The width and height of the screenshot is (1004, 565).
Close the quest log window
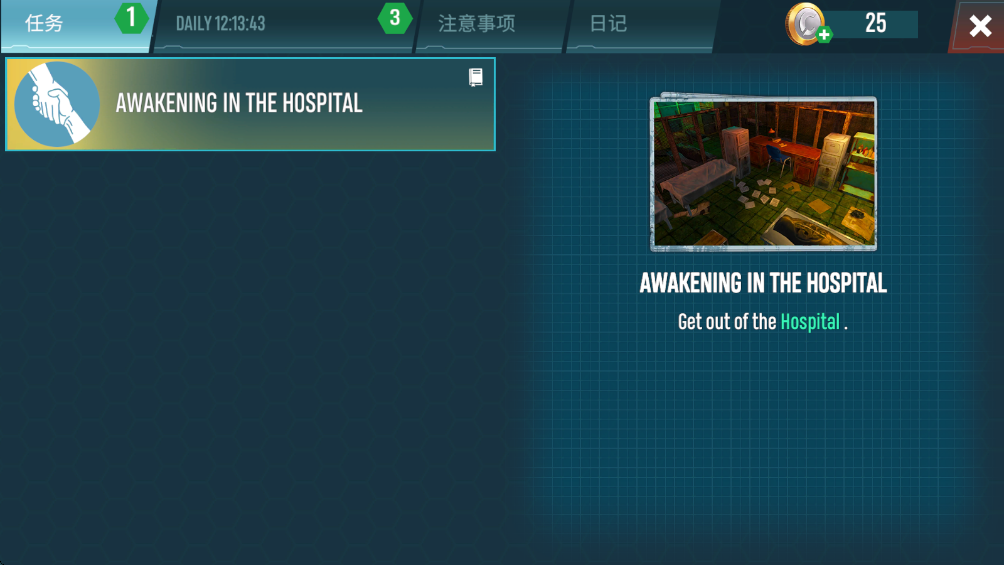click(980, 26)
